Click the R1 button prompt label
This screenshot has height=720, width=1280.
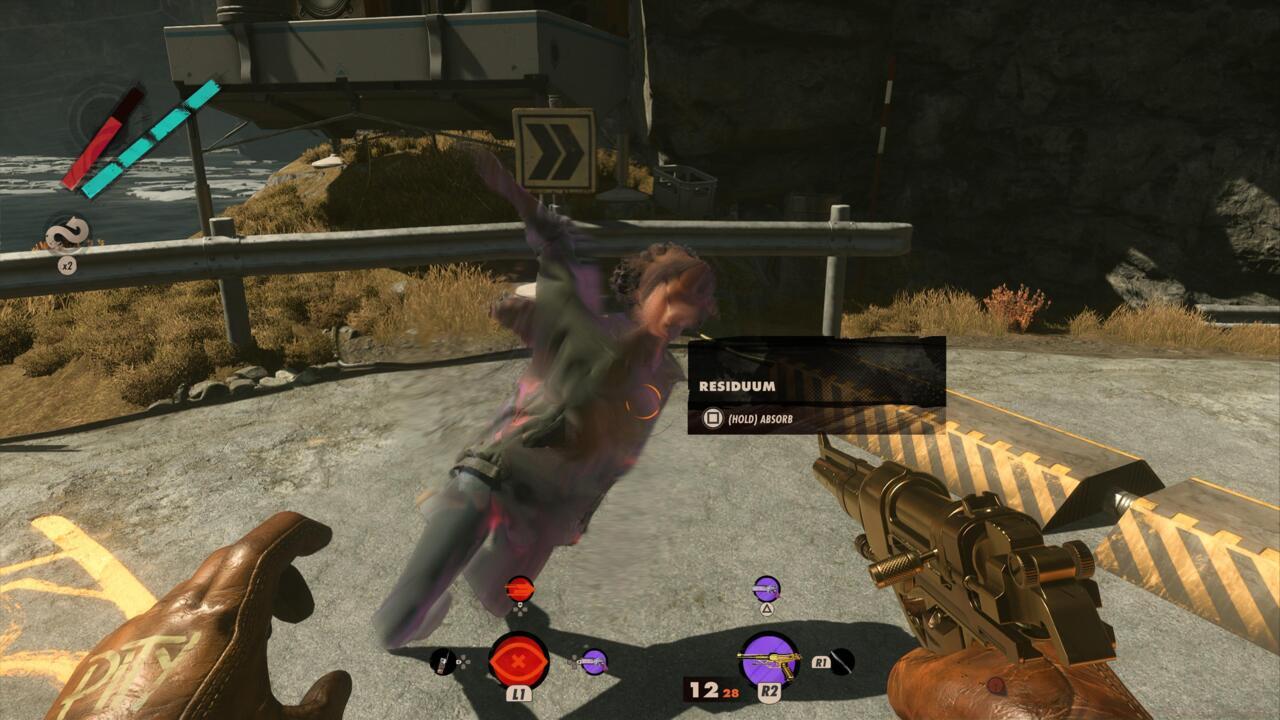pos(819,660)
